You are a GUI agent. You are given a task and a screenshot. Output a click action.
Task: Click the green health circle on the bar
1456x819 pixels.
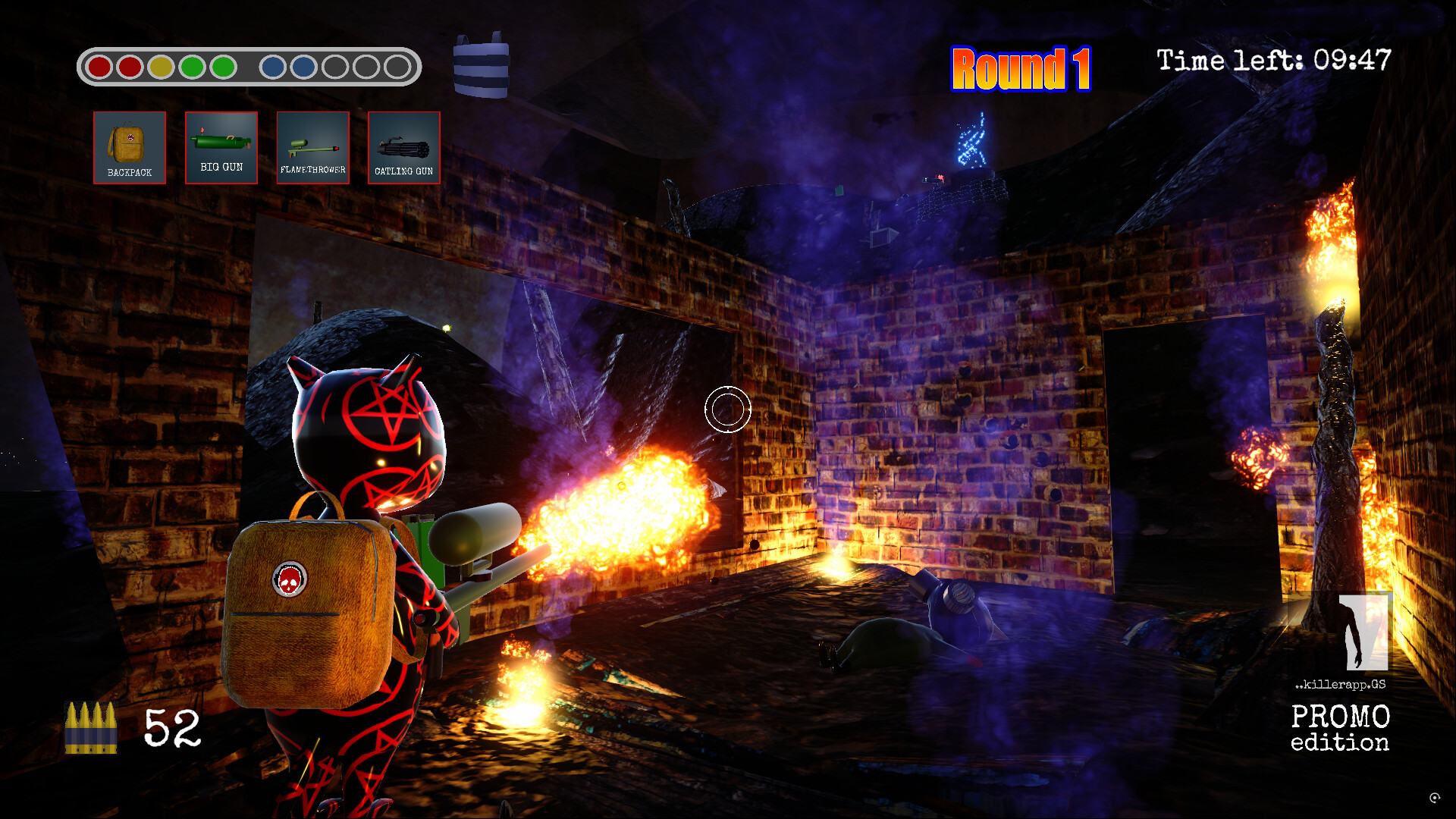[x=192, y=67]
